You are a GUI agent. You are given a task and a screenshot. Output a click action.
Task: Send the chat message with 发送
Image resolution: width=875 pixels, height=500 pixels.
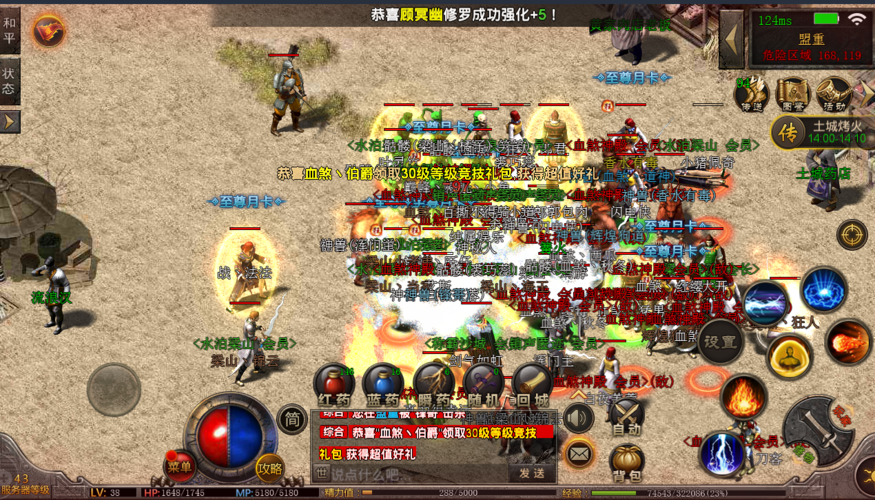tap(532, 473)
